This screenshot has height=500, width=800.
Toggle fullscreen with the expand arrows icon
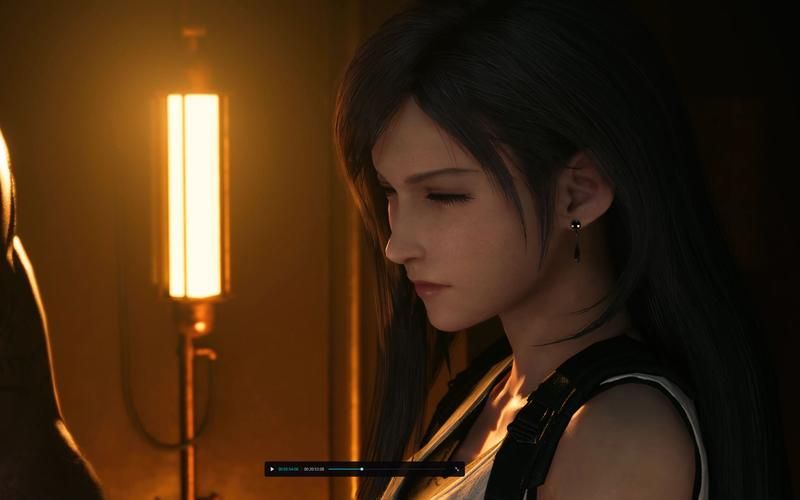coord(457,469)
